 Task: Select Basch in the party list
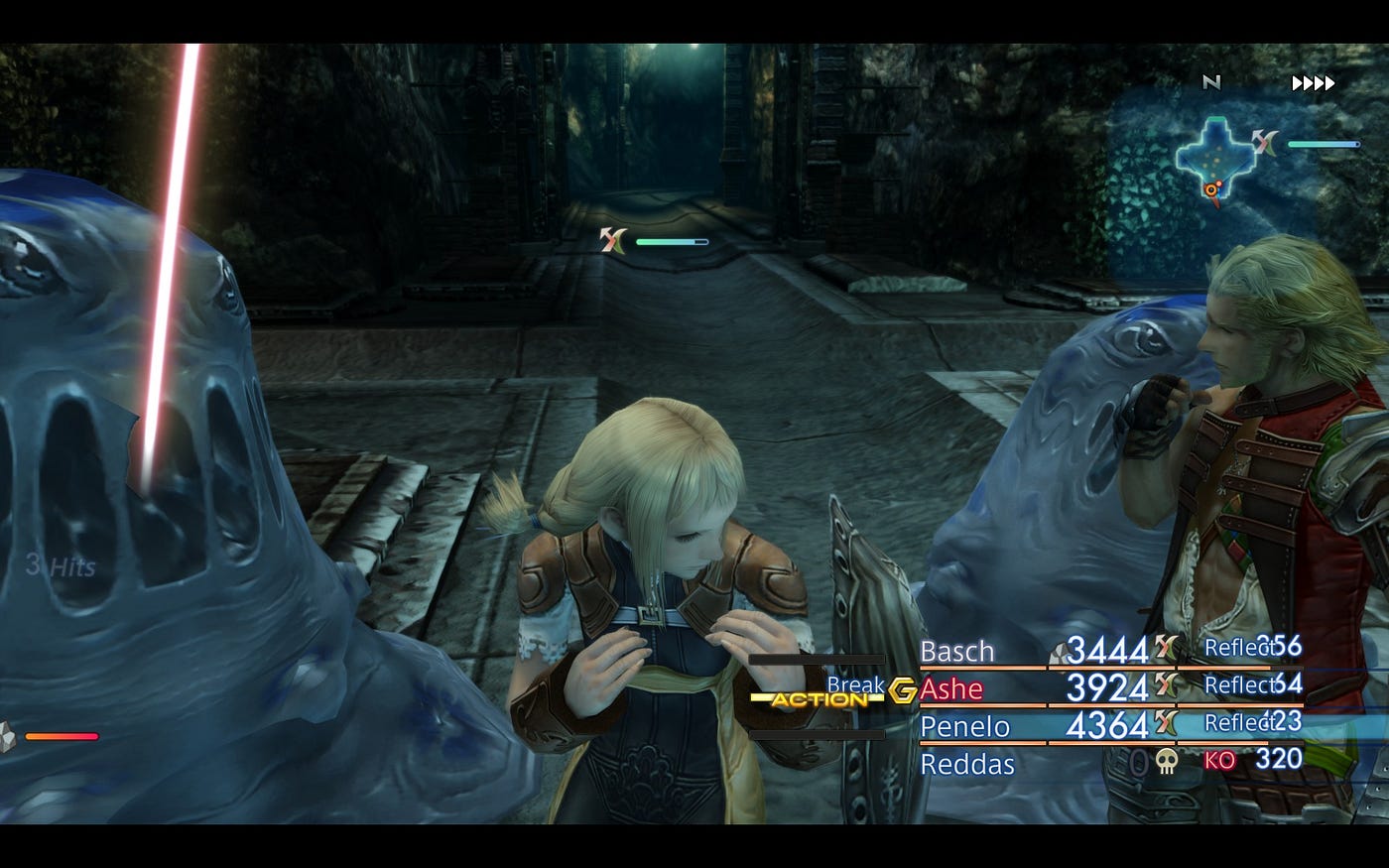957,652
